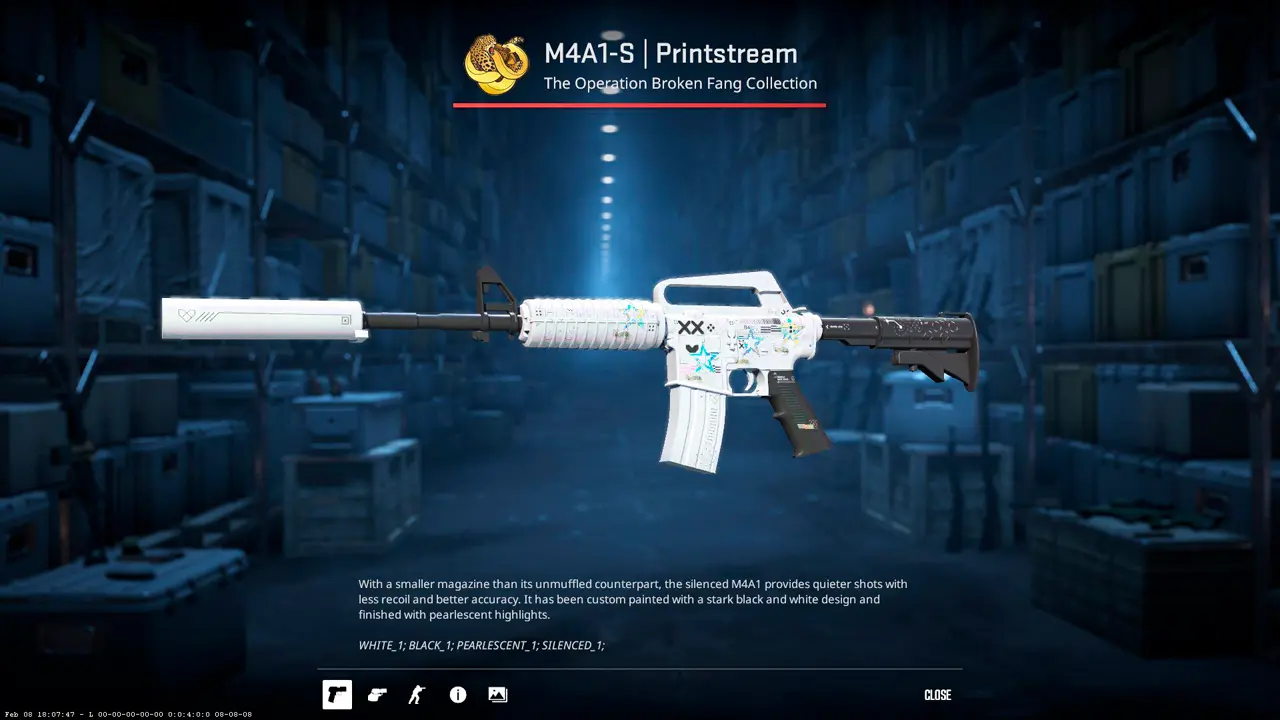Close the weapon inspect screen
The height and width of the screenshot is (720, 1280).
coord(937,695)
